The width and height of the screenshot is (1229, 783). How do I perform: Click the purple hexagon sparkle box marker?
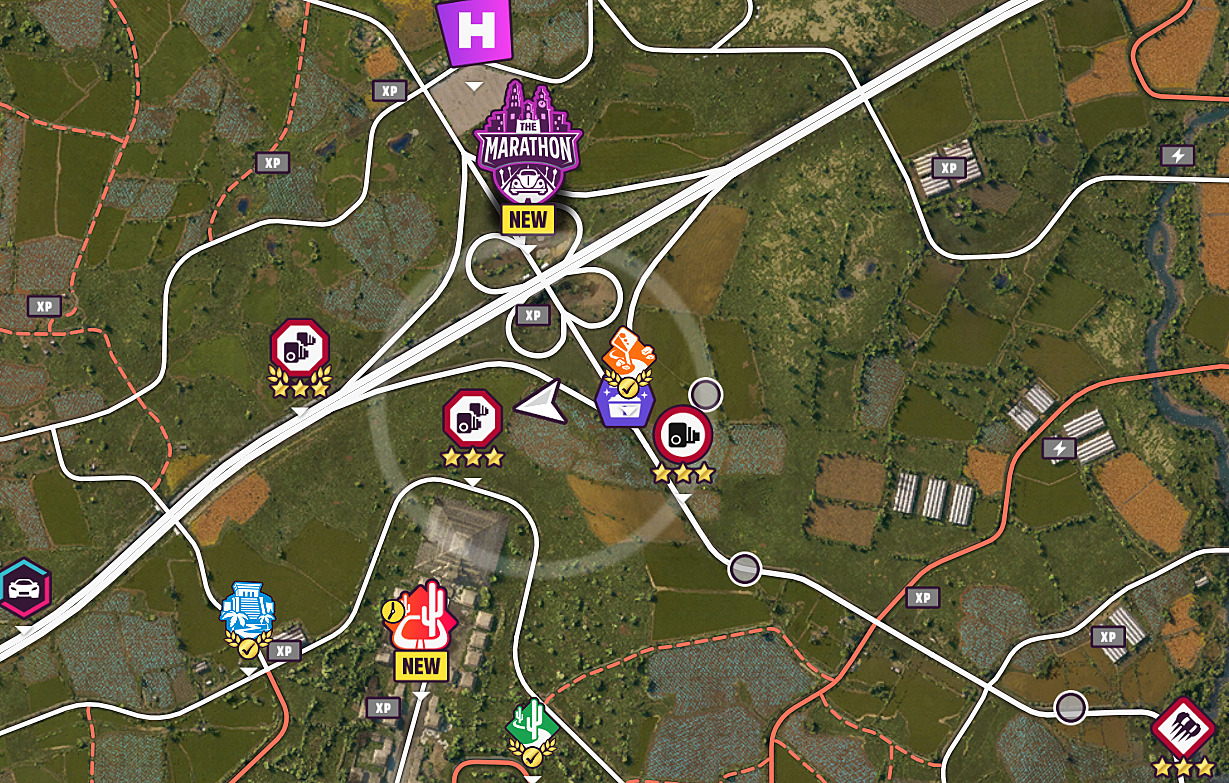(x=620, y=402)
